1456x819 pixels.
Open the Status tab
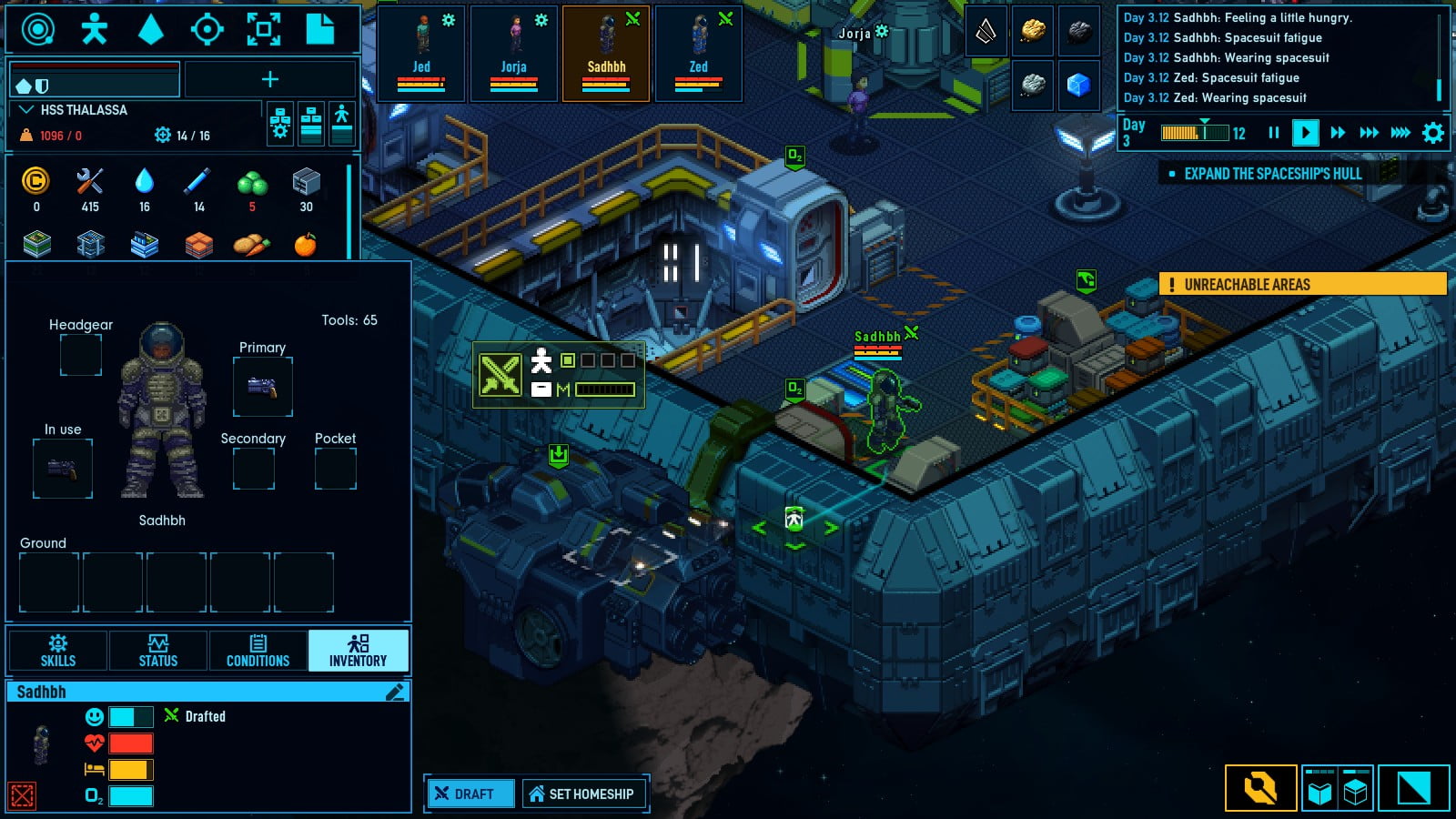click(158, 651)
